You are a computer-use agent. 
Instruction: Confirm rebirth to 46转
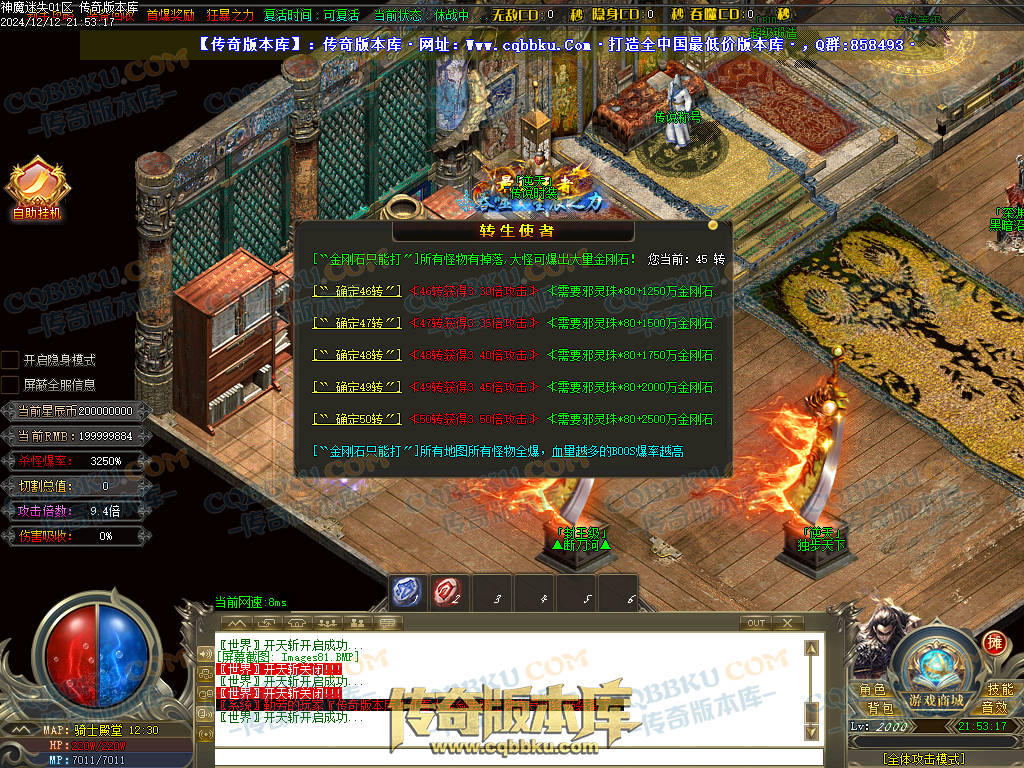pyautogui.click(x=357, y=291)
